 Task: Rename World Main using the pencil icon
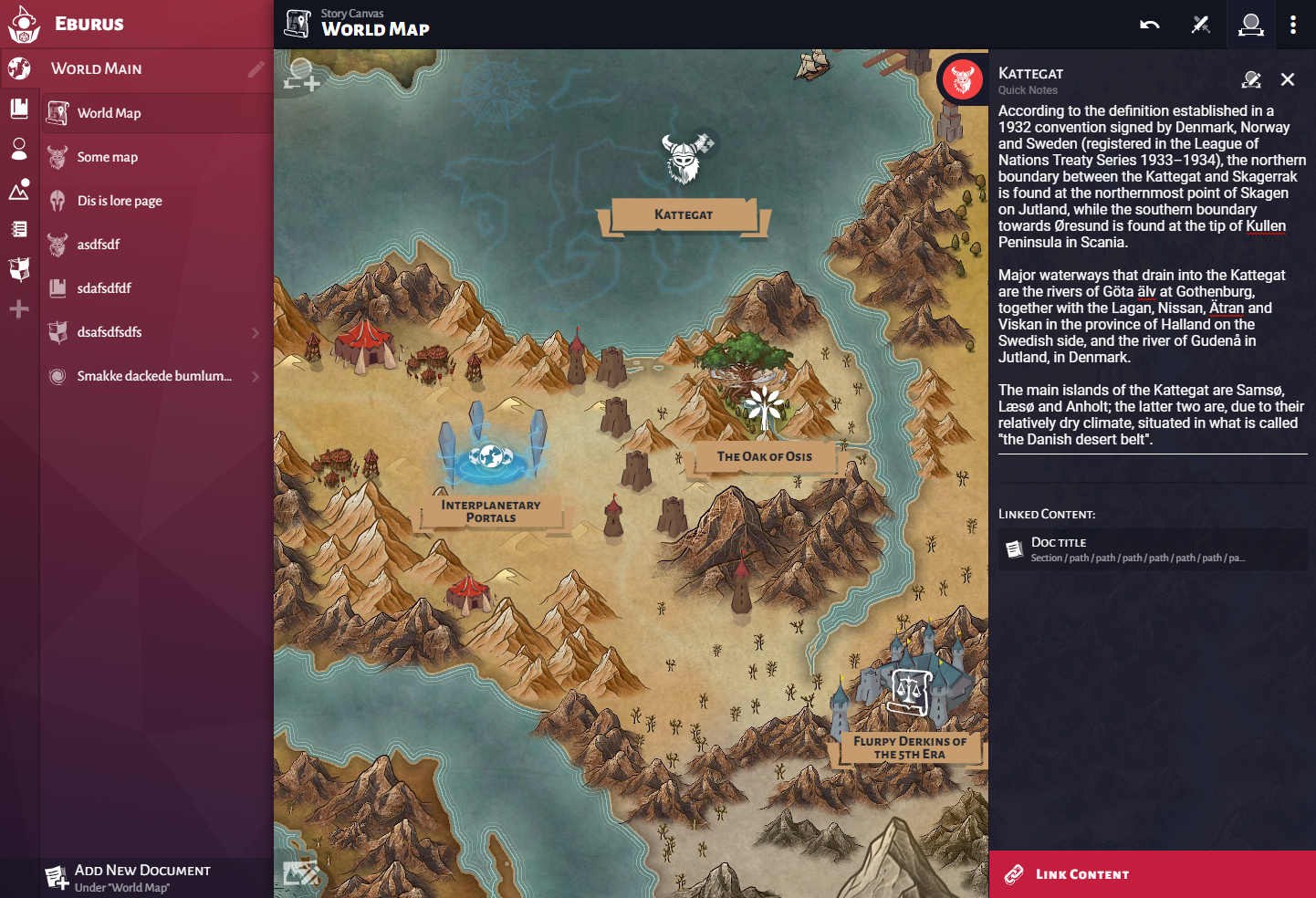(258, 68)
